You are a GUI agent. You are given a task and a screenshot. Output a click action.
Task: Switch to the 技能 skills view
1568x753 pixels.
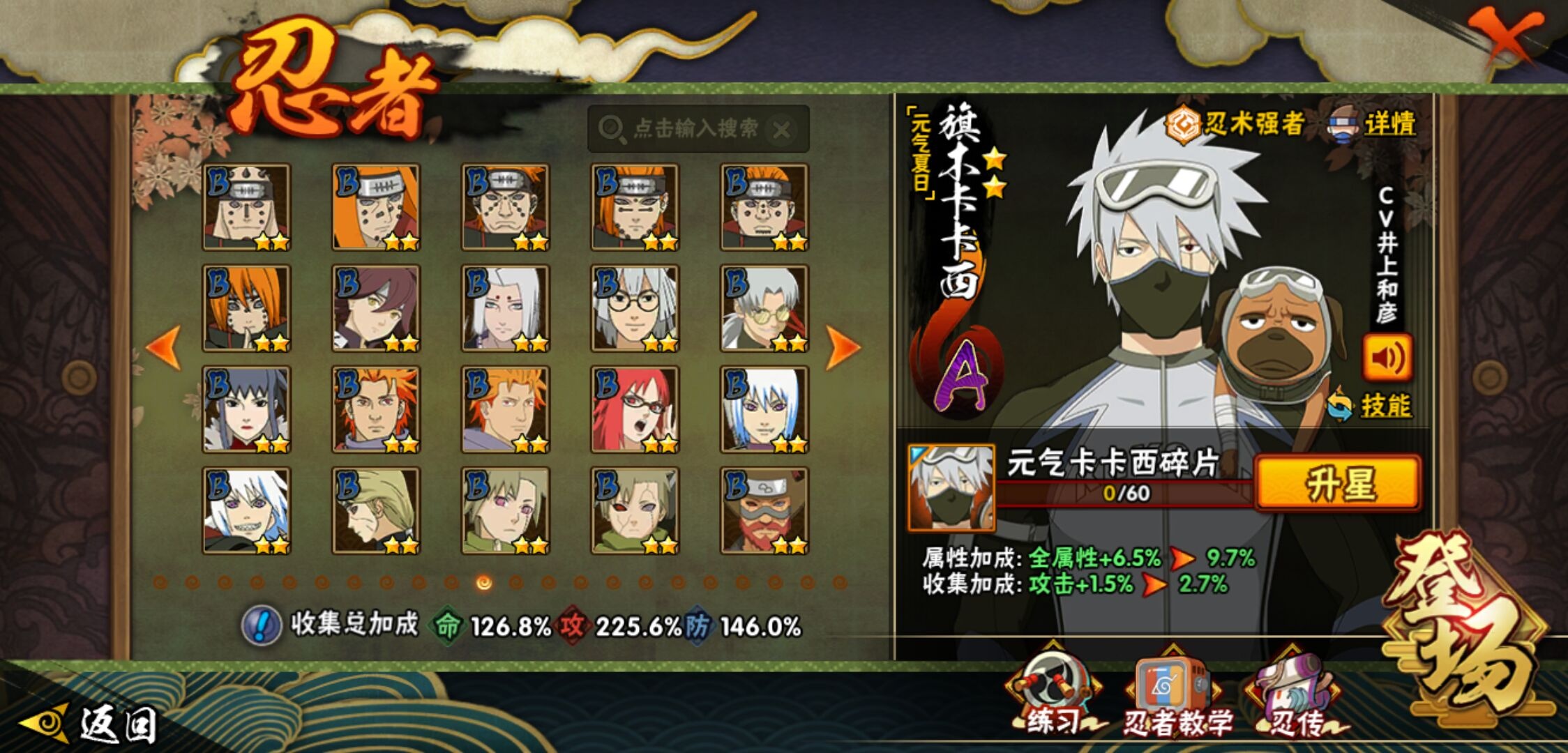(x=1370, y=405)
